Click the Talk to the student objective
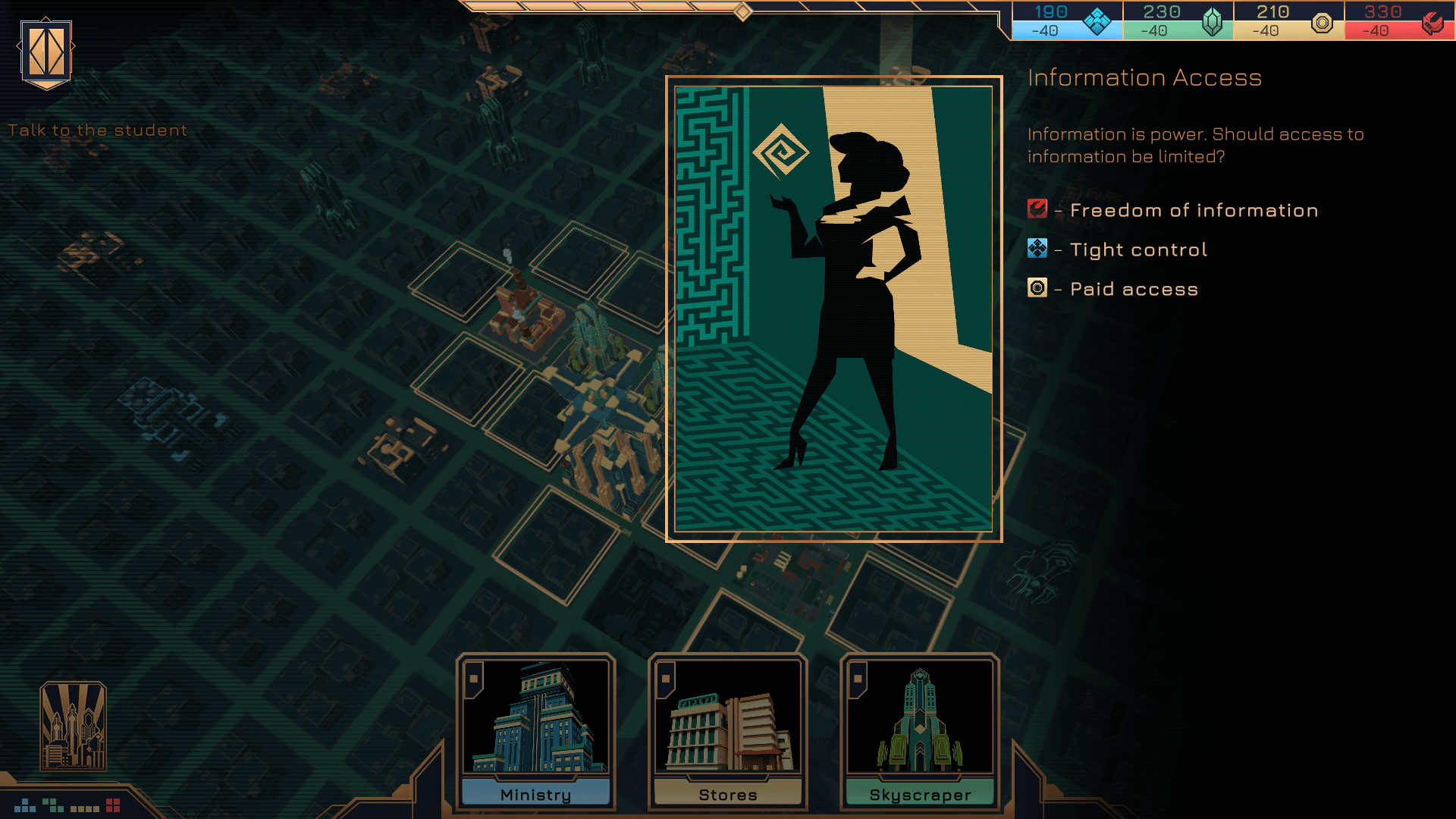 [97, 130]
